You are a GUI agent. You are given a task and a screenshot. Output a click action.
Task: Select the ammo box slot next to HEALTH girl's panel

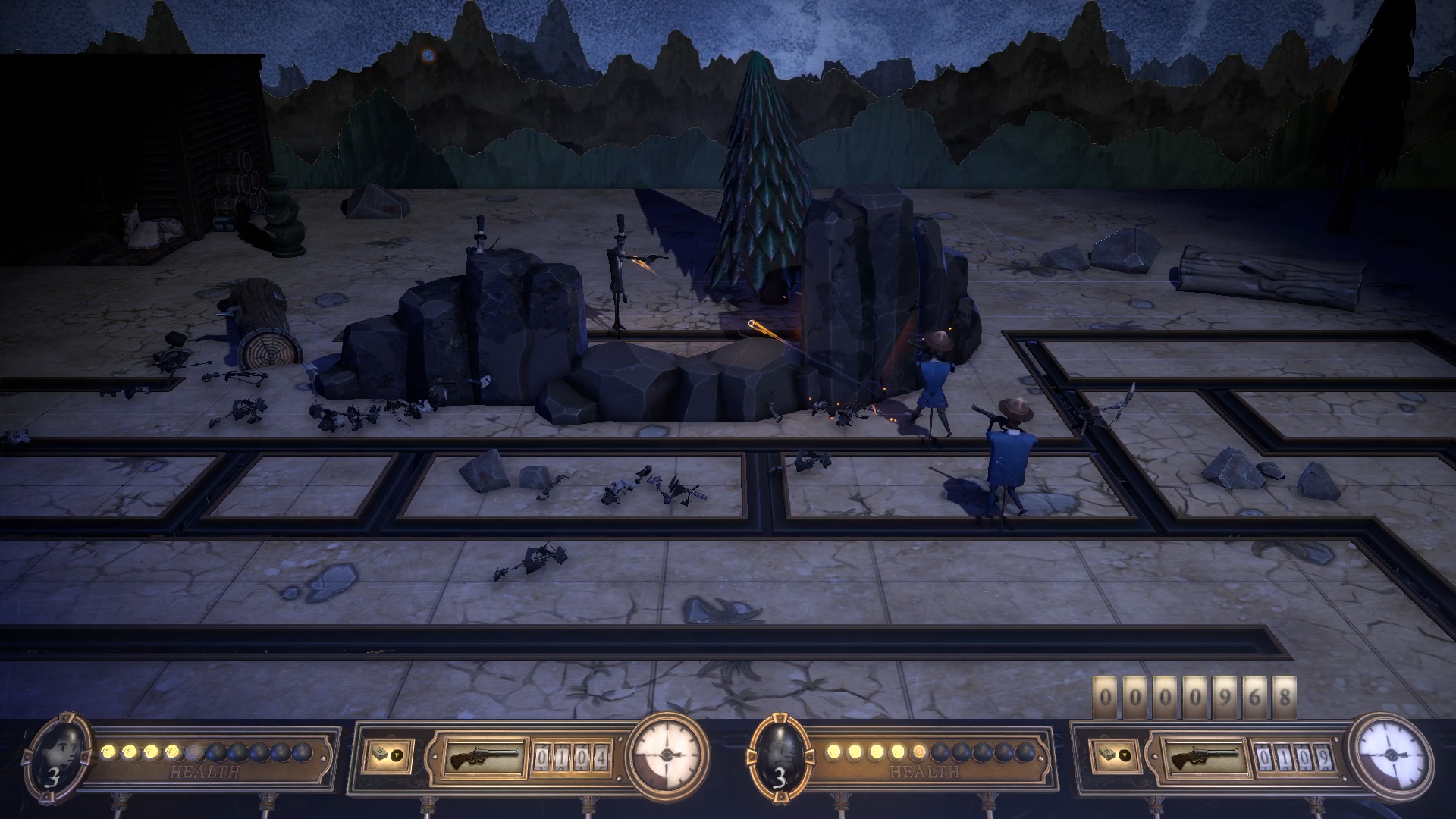click(x=388, y=756)
